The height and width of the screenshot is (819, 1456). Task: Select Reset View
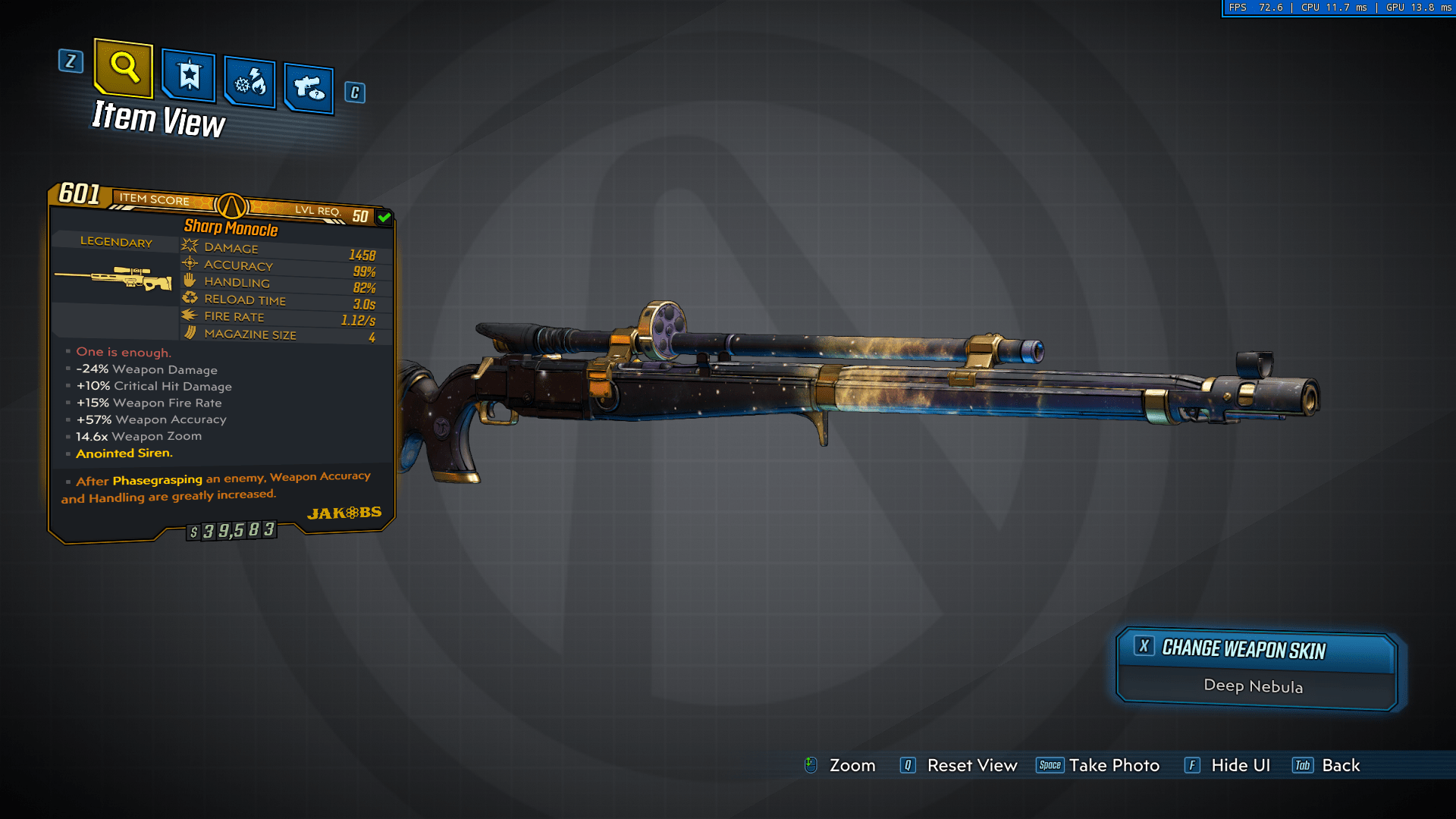973,765
